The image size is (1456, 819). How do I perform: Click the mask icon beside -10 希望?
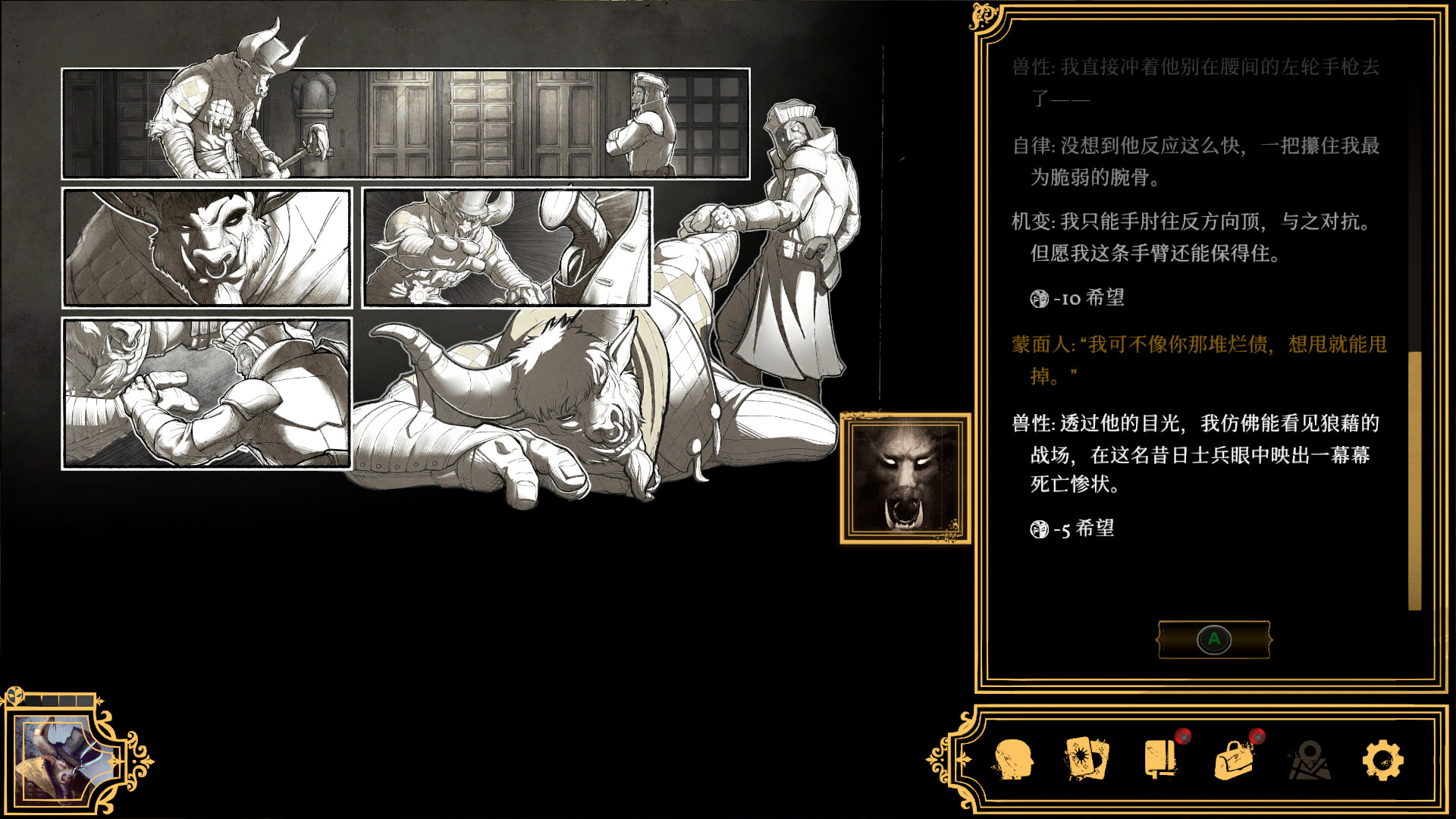[1039, 300]
